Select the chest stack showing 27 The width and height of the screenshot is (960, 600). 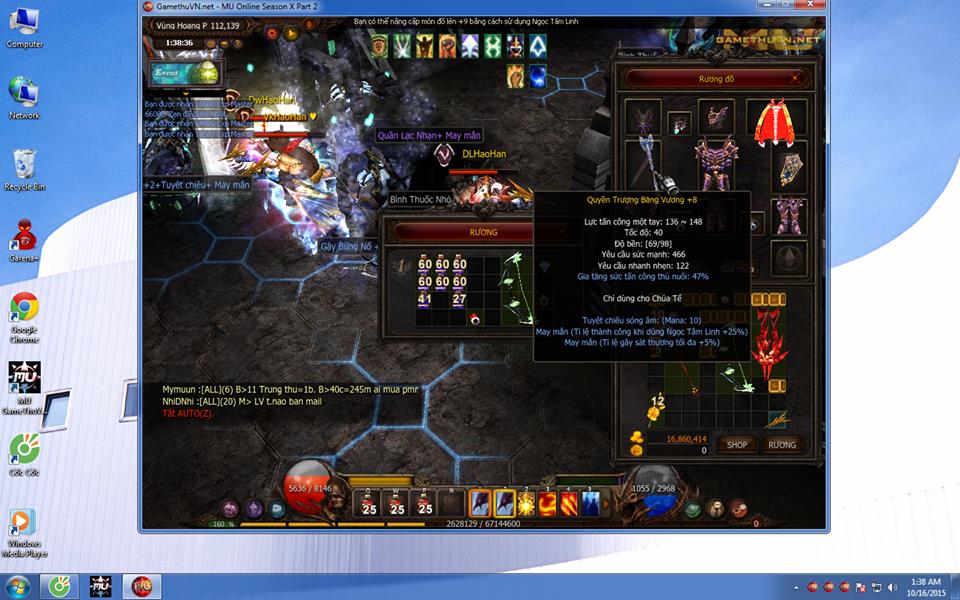459,298
